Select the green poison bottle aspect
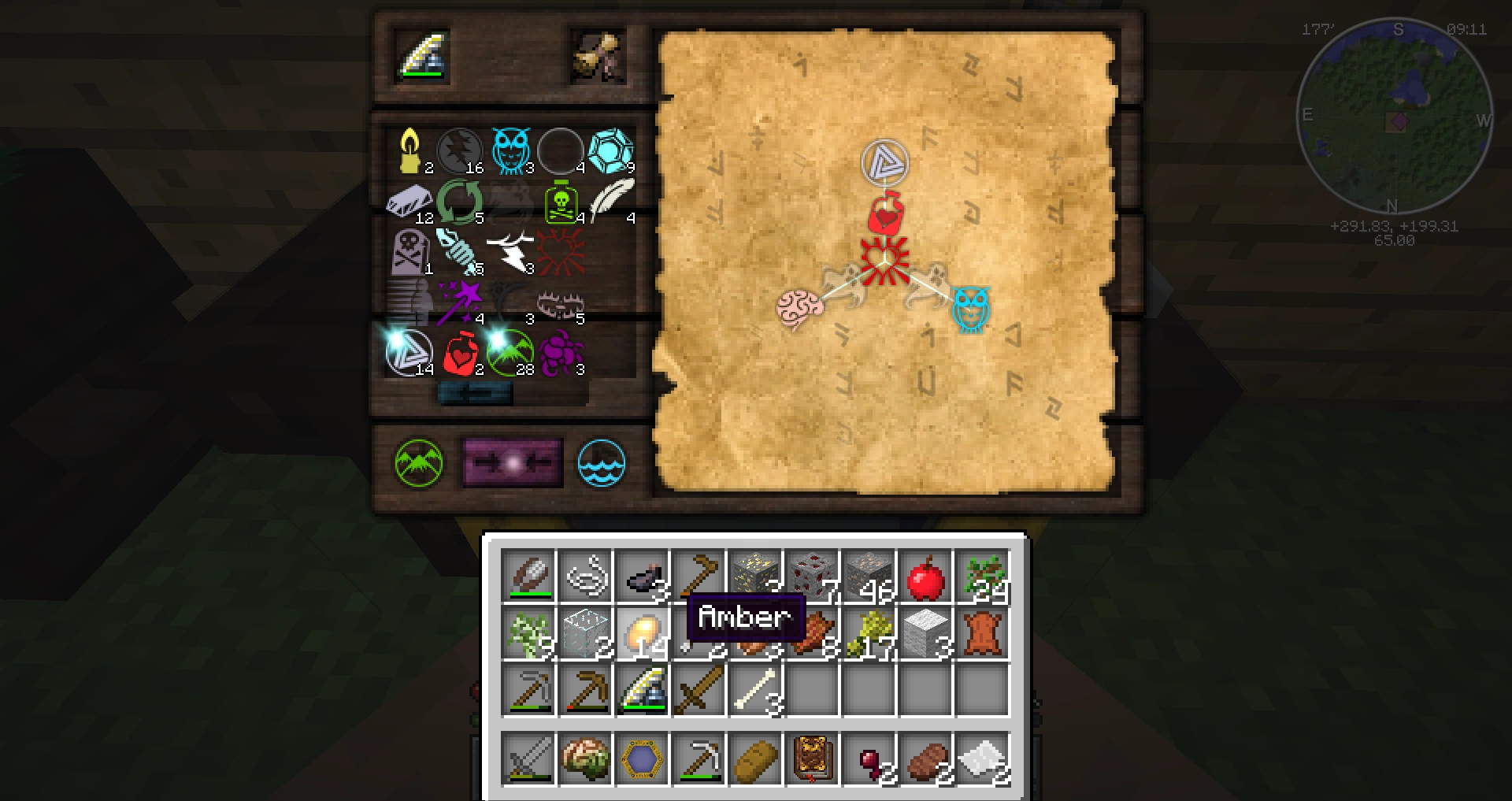Image resolution: width=1512 pixels, height=801 pixels. point(561,202)
